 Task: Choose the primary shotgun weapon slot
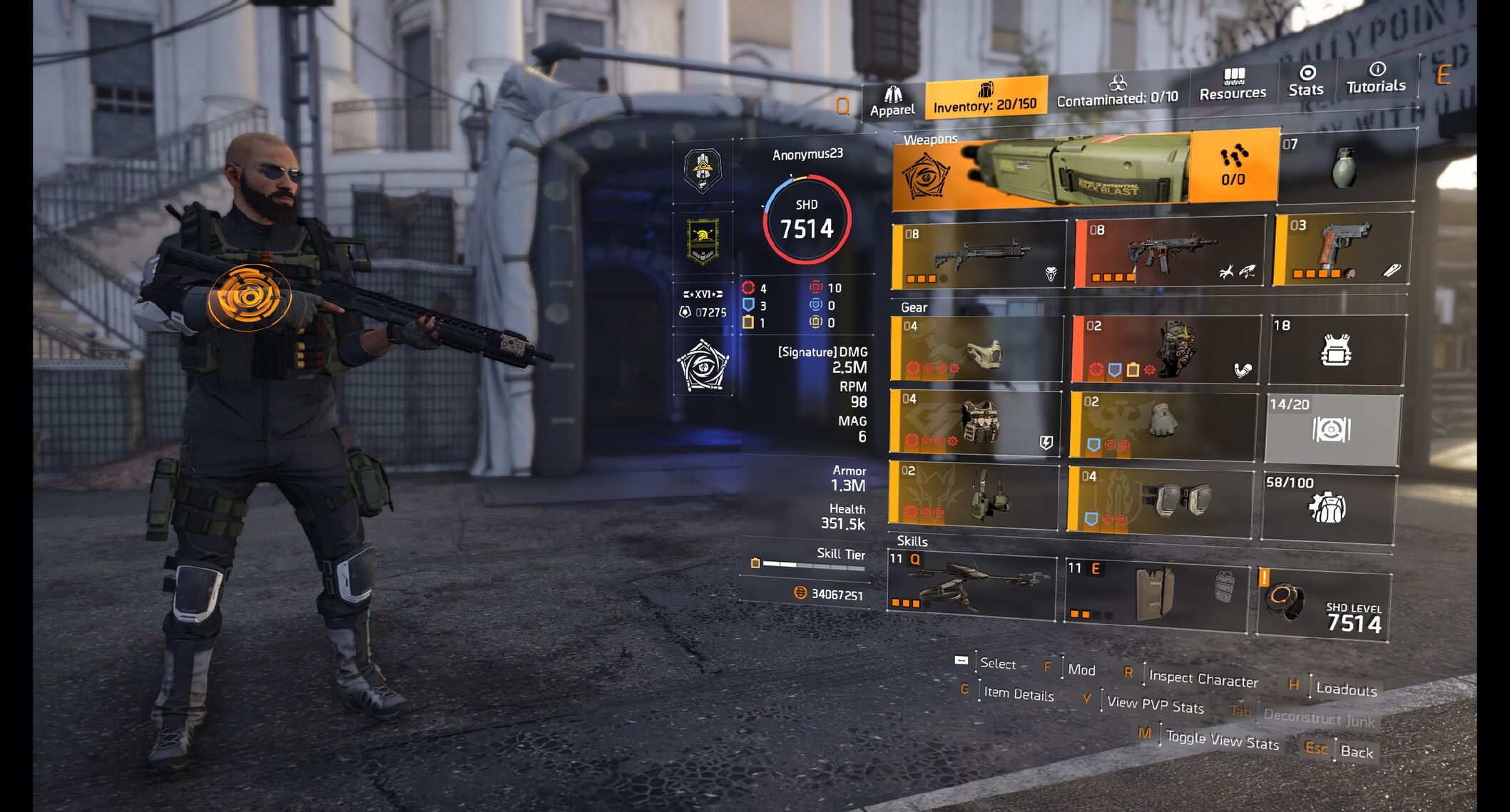(978, 255)
